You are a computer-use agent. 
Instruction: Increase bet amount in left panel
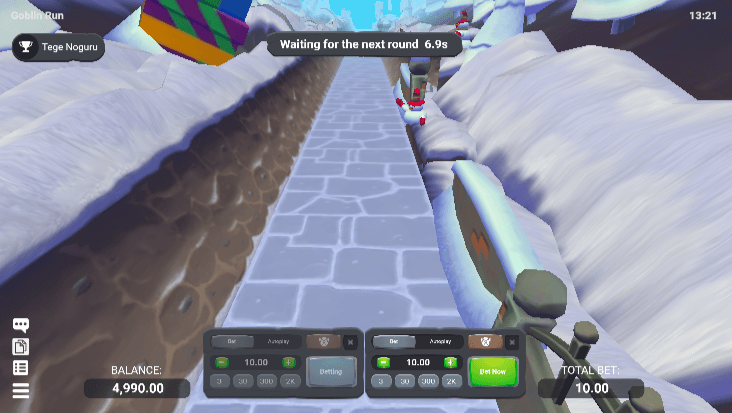[288, 362]
